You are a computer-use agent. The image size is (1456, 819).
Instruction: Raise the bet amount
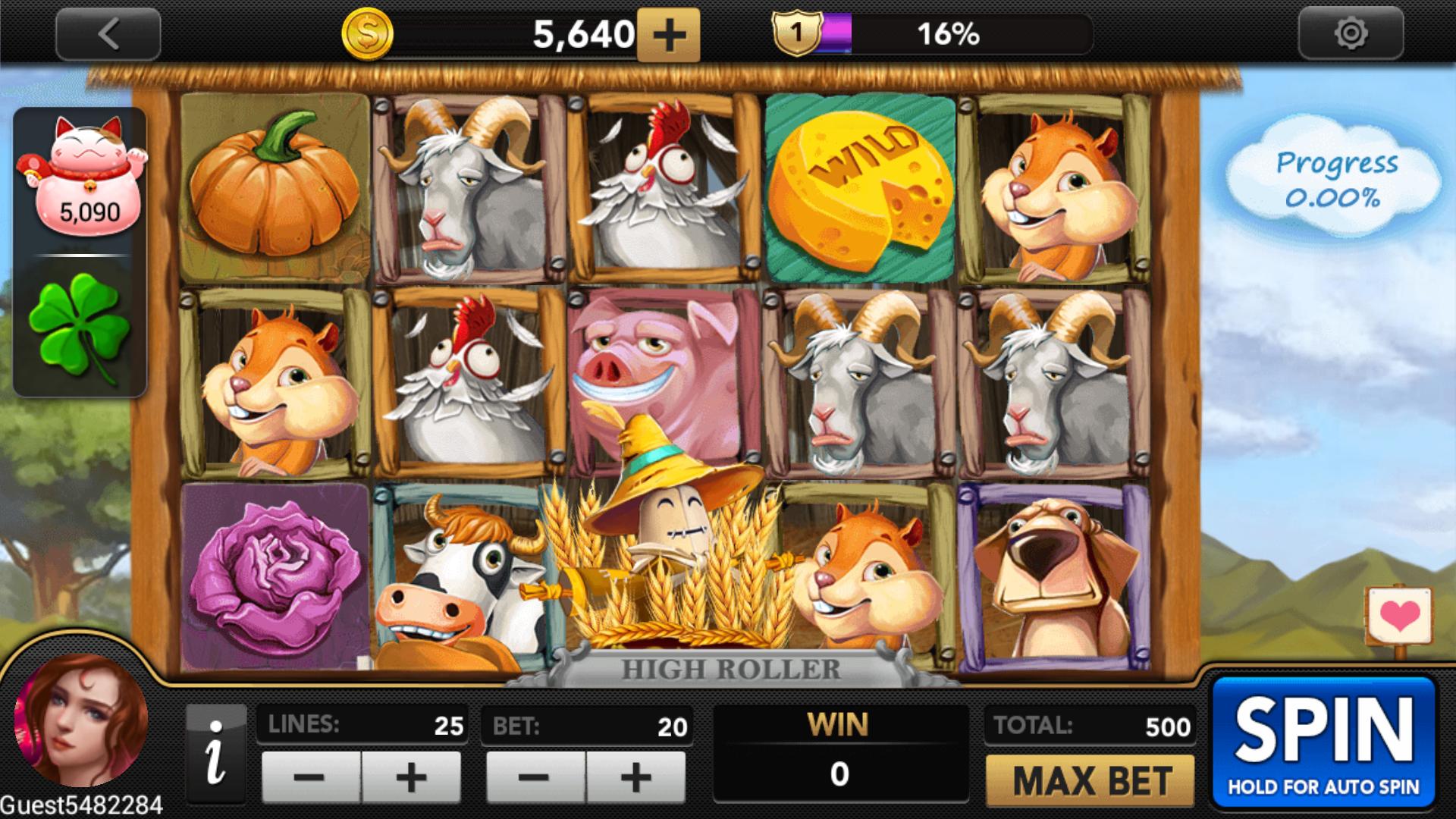(x=635, y=777)
